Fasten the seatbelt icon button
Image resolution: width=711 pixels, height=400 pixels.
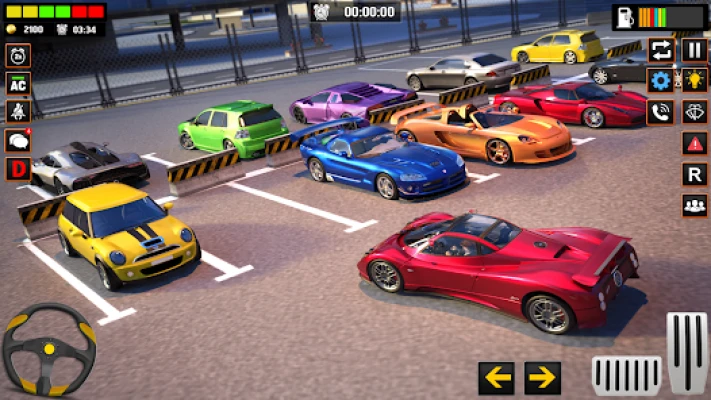coord(17,112)
